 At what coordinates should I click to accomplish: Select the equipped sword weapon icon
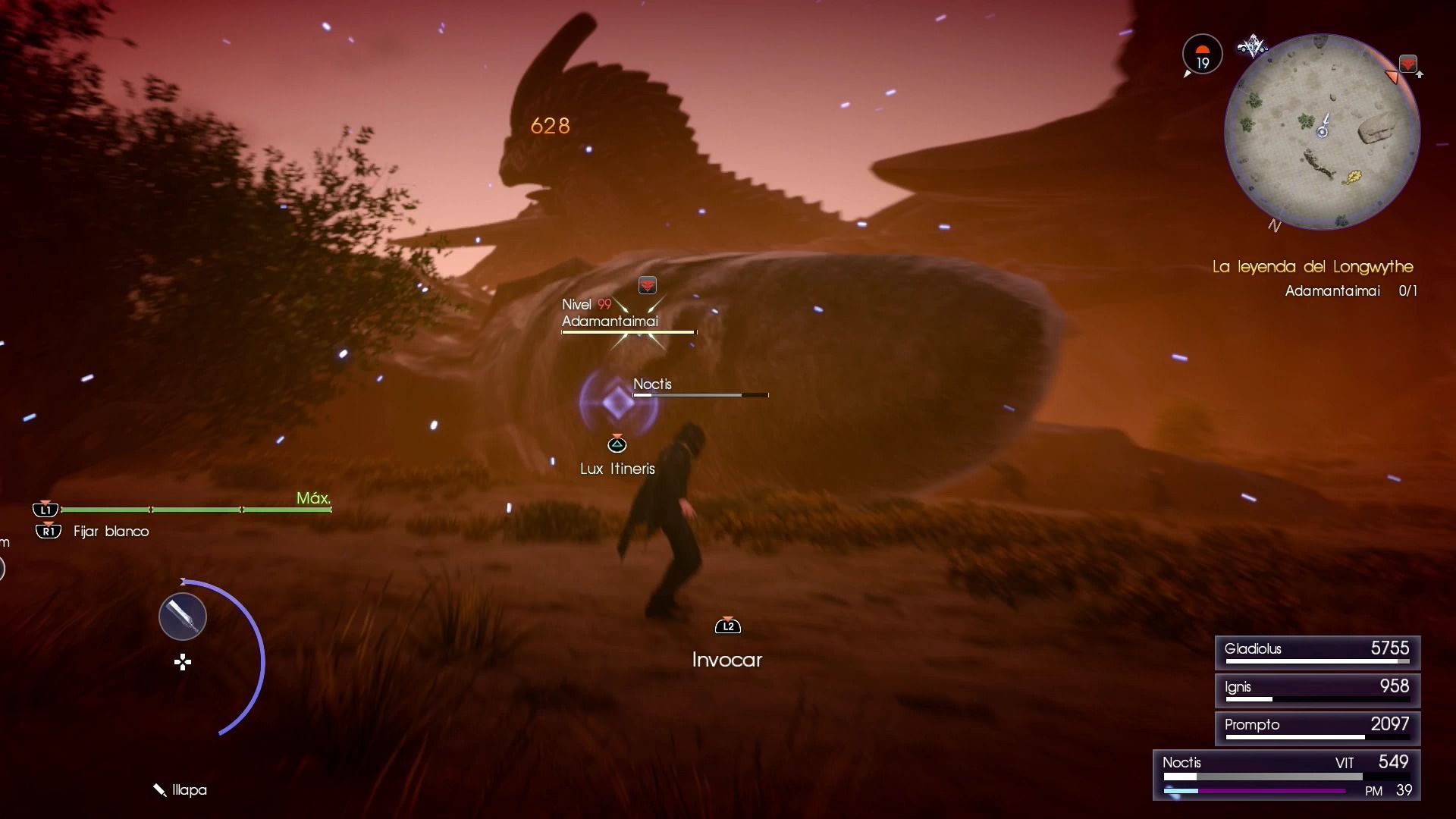[183, 617]
